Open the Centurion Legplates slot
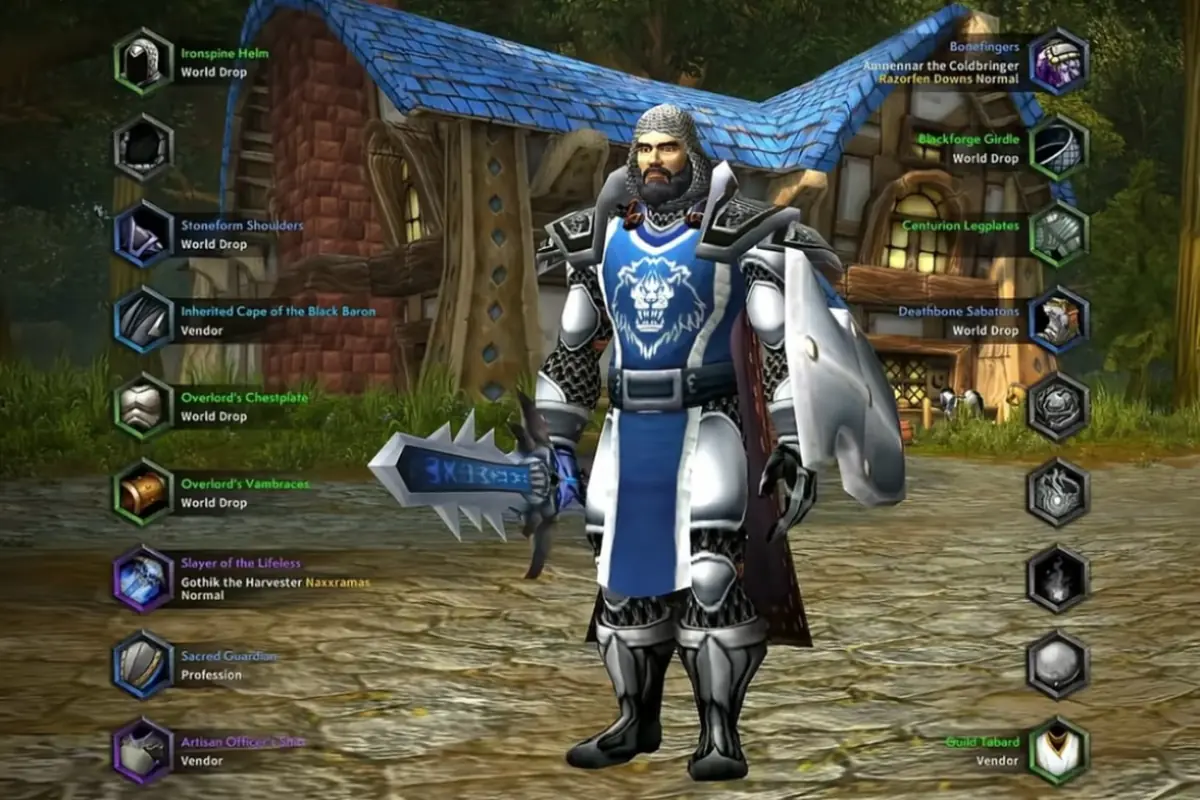Image resolution: width=1200 pixels, height=800 pixels. pos(1058,234)
